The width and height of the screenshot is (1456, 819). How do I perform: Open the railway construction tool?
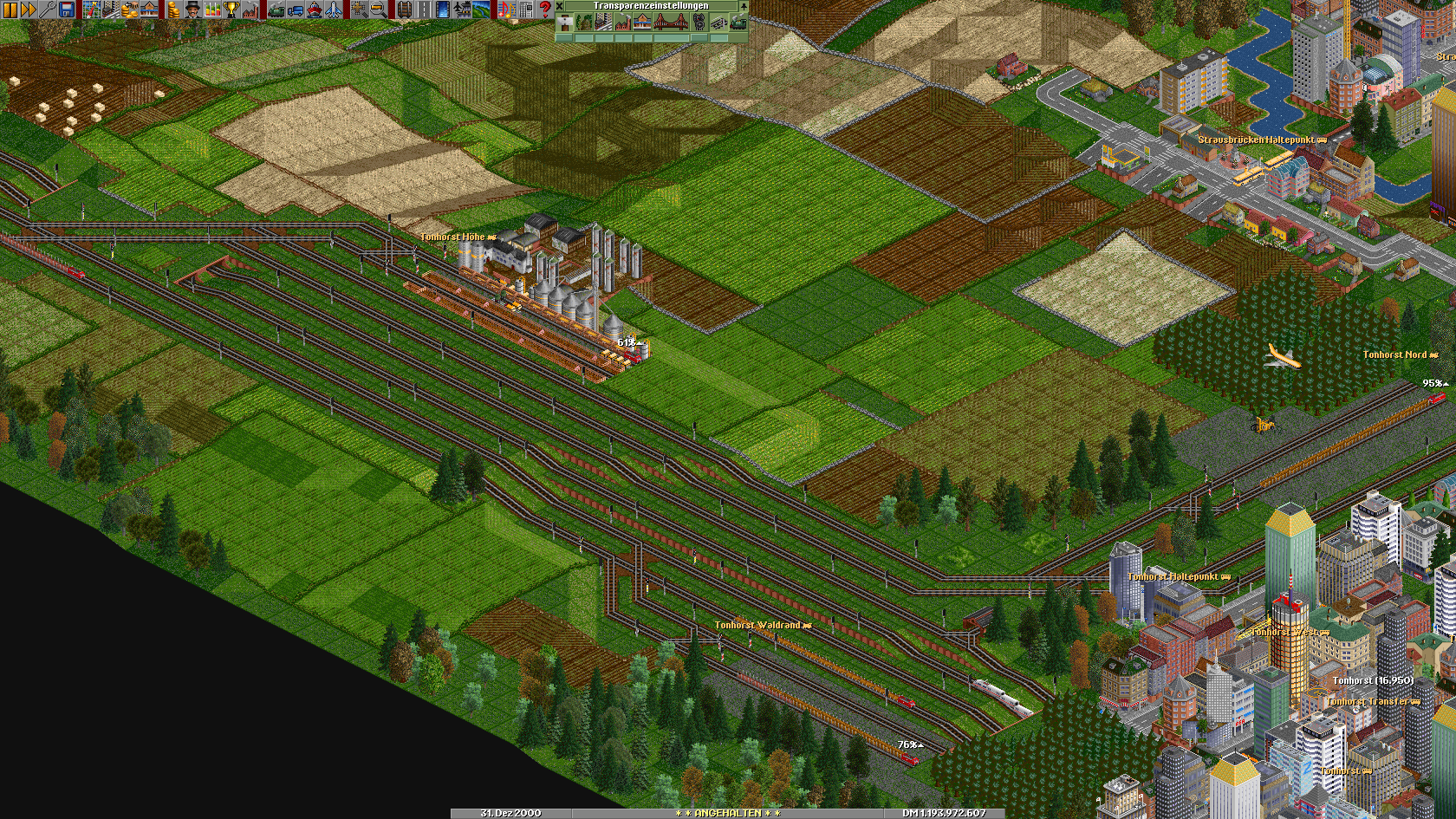(x=404, y=10)
